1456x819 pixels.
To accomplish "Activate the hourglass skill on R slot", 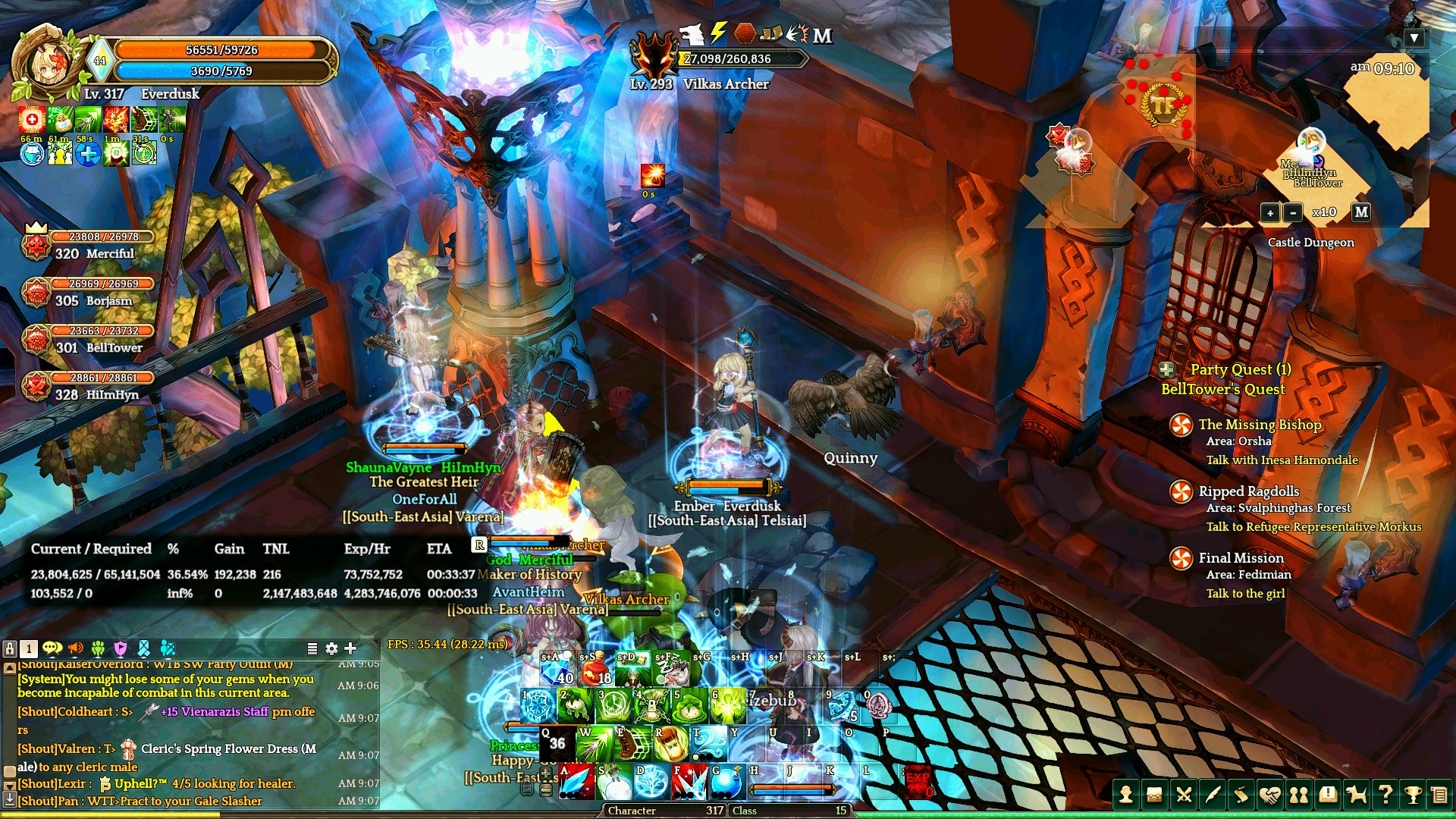I will [670, 745].
